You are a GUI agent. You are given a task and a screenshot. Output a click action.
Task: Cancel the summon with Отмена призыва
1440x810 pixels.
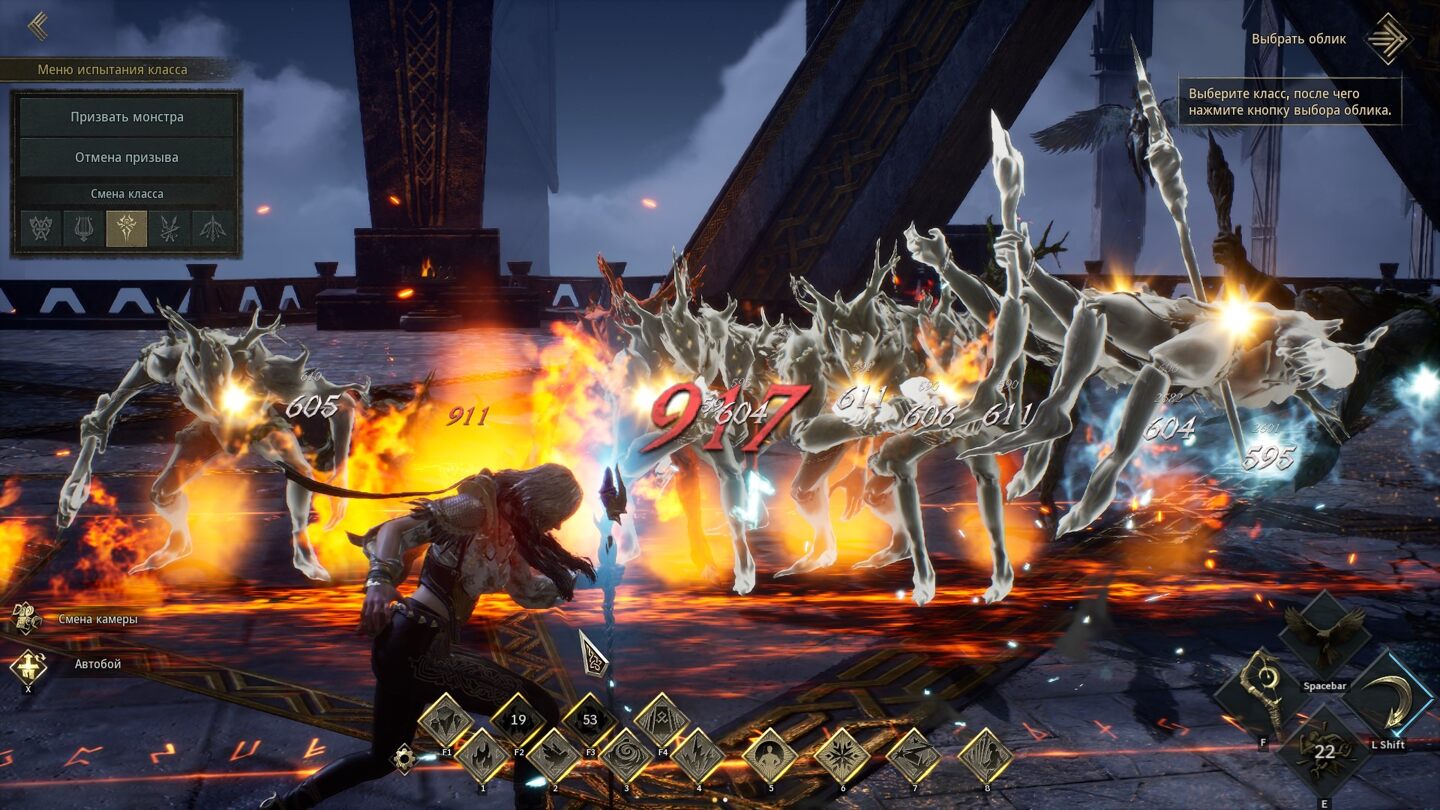pyautogui.click(x=127, y=158)
